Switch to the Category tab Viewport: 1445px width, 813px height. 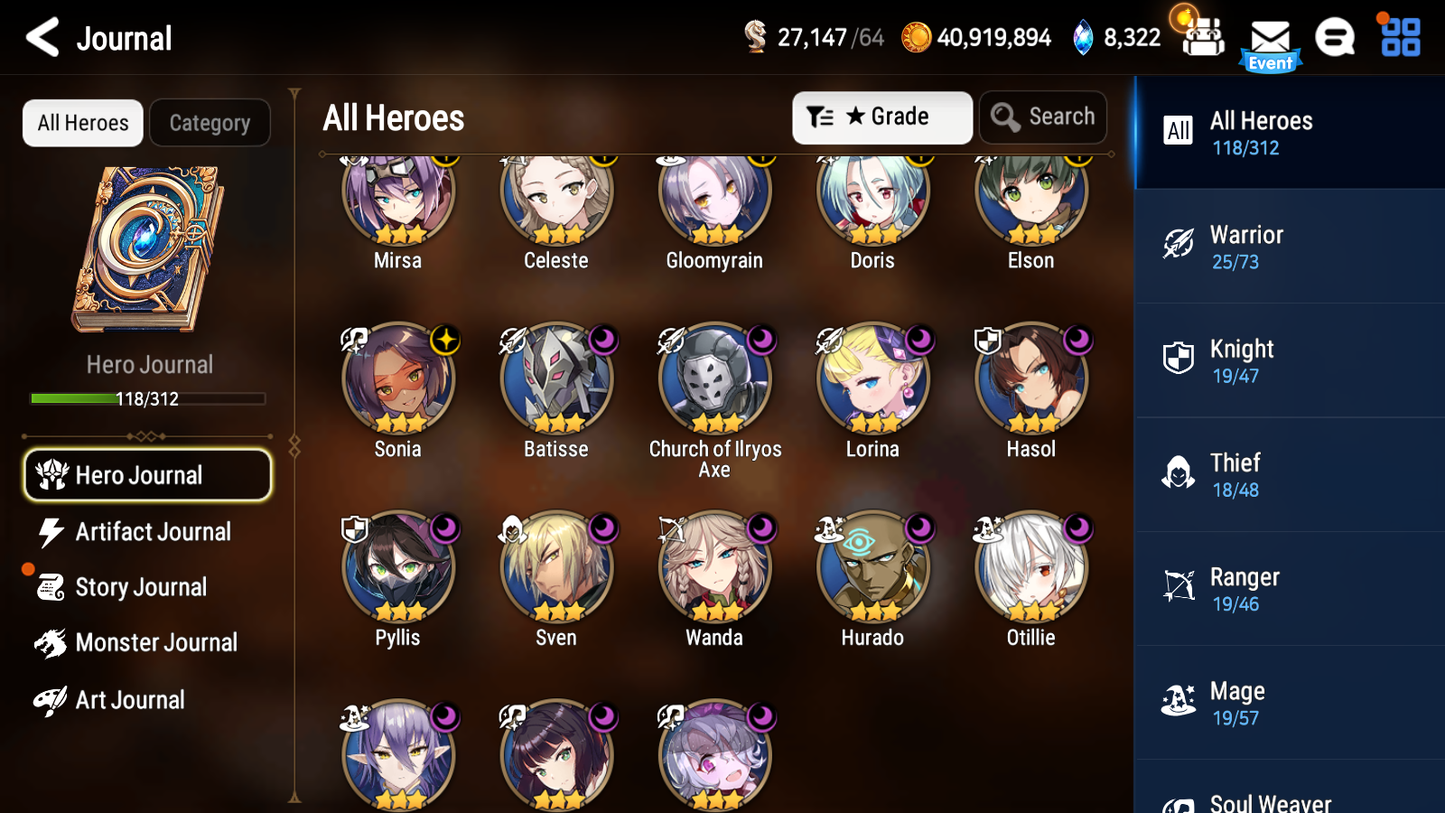tap(210, 122)
